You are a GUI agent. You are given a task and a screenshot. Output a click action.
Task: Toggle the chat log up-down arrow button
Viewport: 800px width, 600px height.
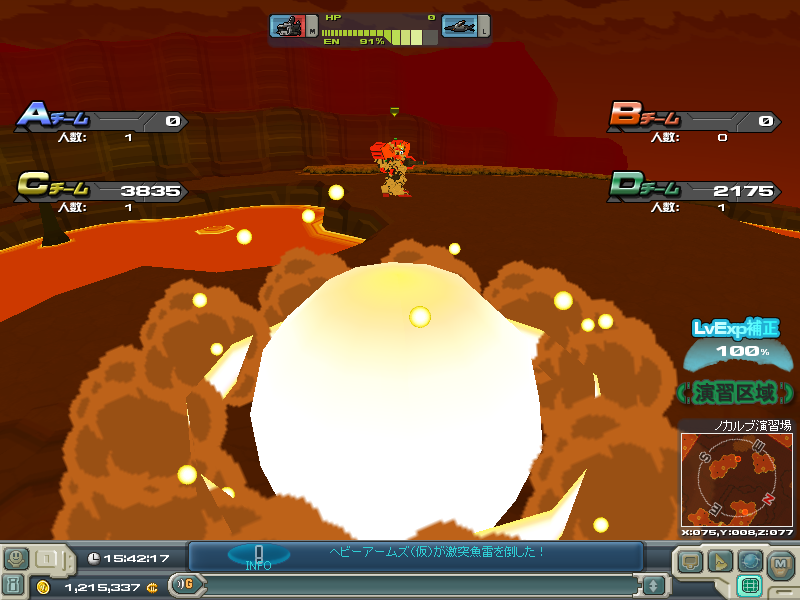pos(653,584)
